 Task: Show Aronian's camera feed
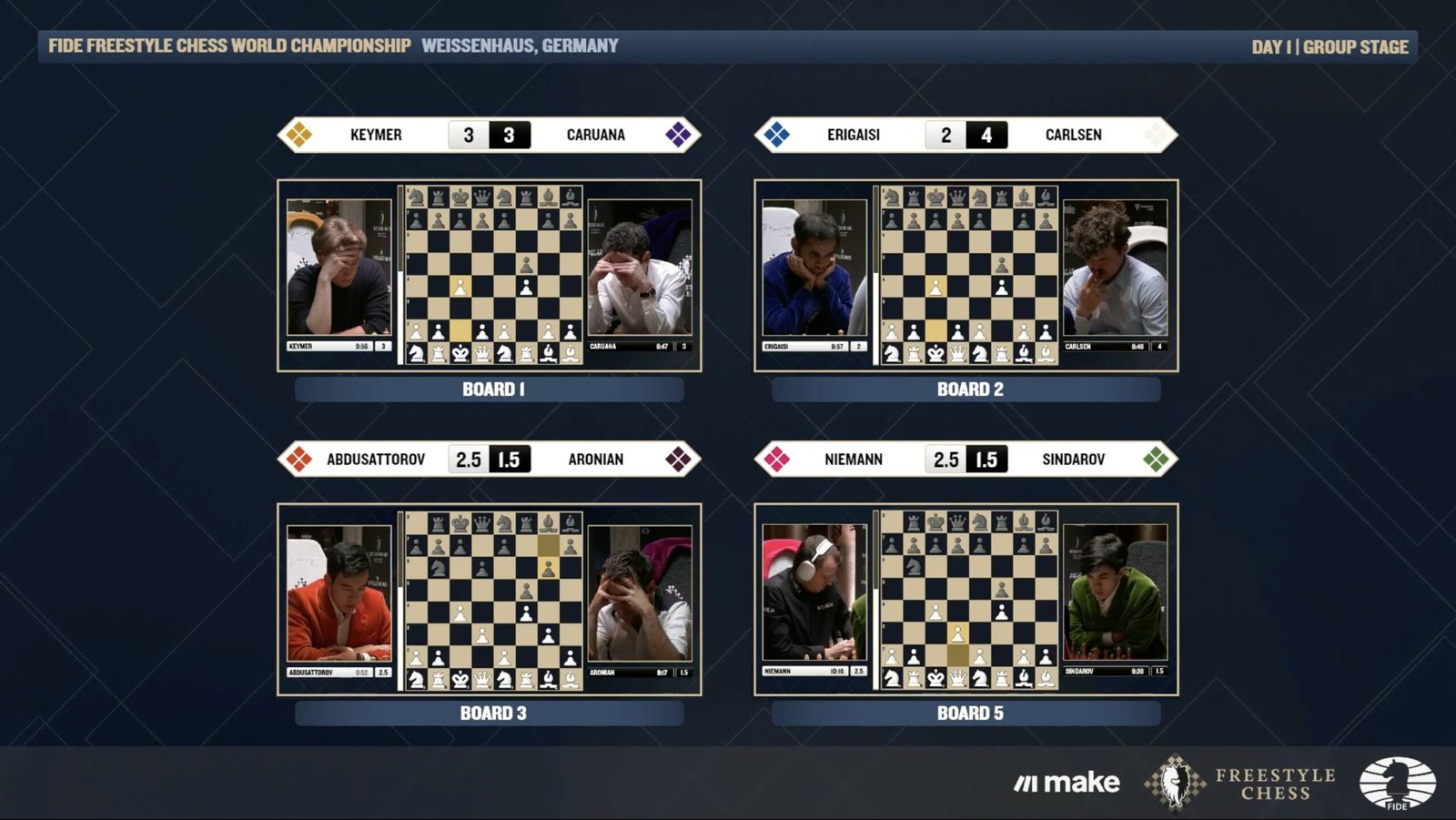pyautogui.click(x=639, y=593)
